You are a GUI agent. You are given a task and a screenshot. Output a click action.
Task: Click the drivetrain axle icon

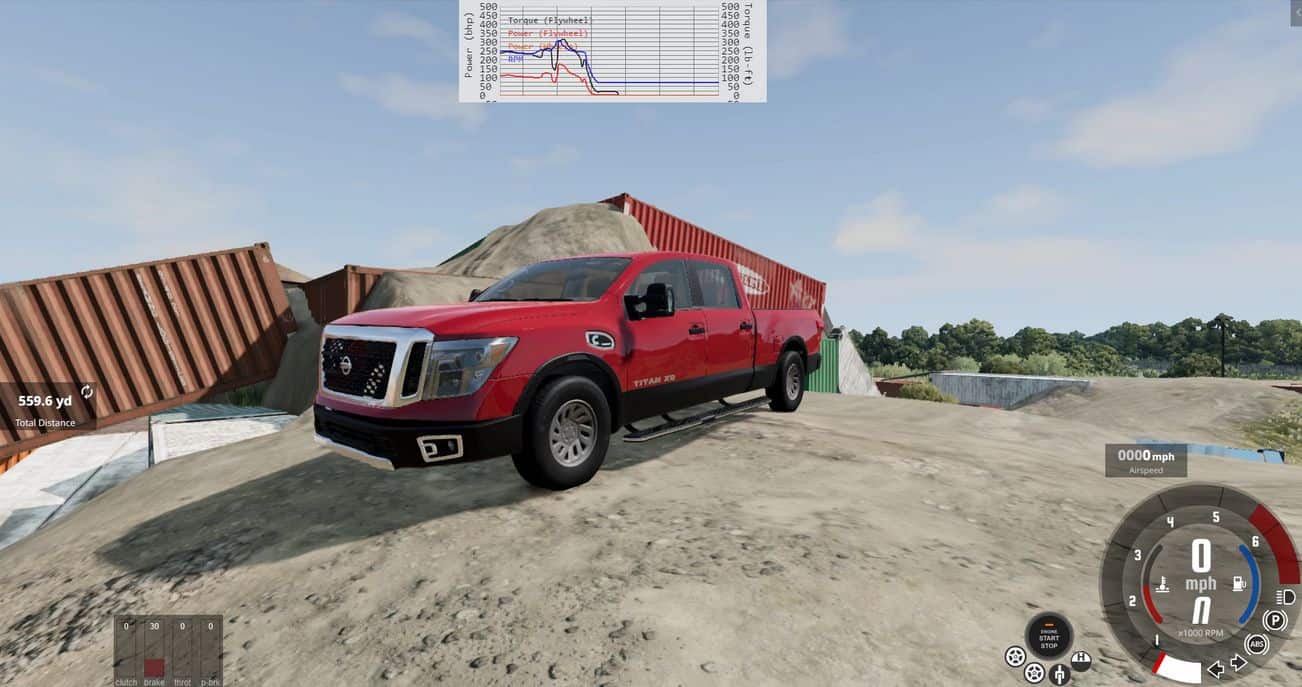coord(1059,674)
